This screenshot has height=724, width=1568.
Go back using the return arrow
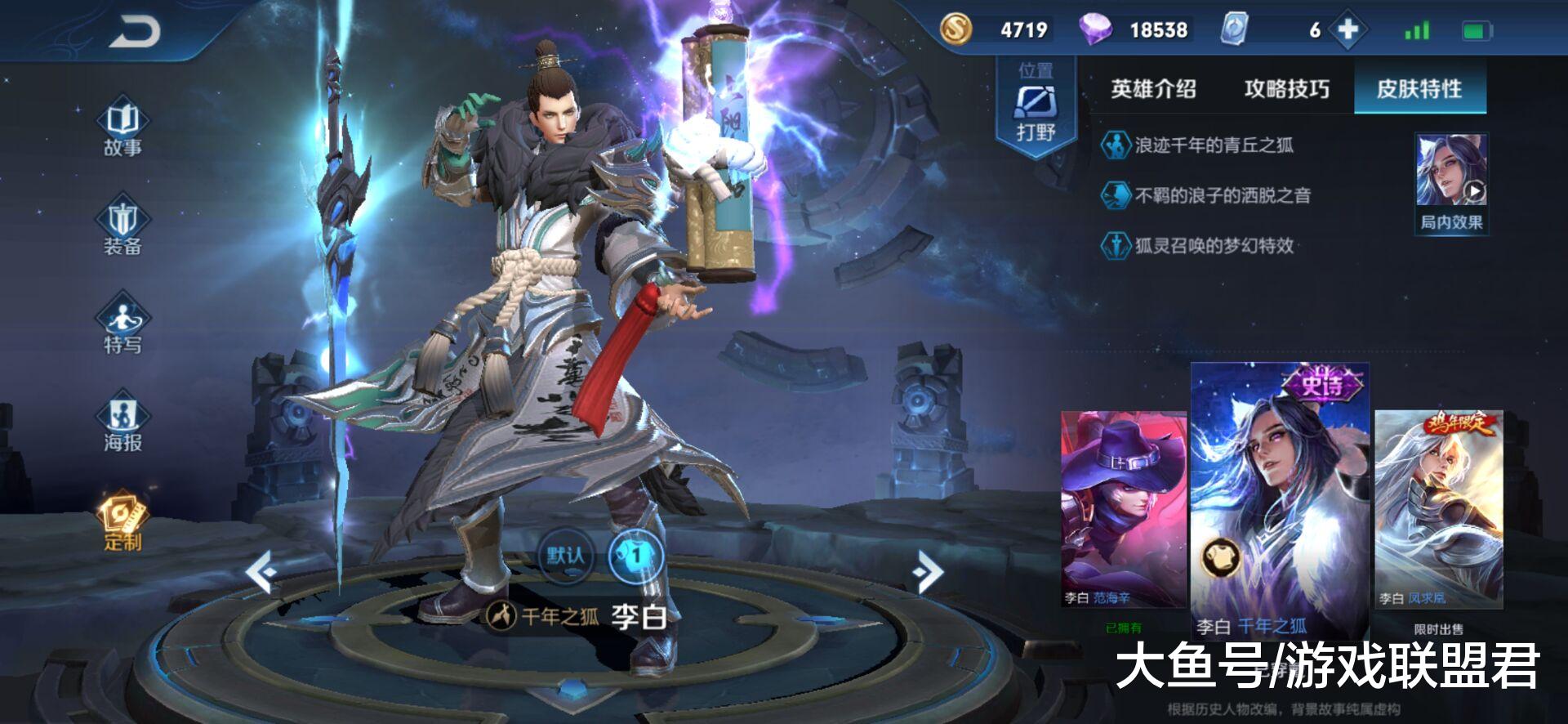(x=136, y=33)
